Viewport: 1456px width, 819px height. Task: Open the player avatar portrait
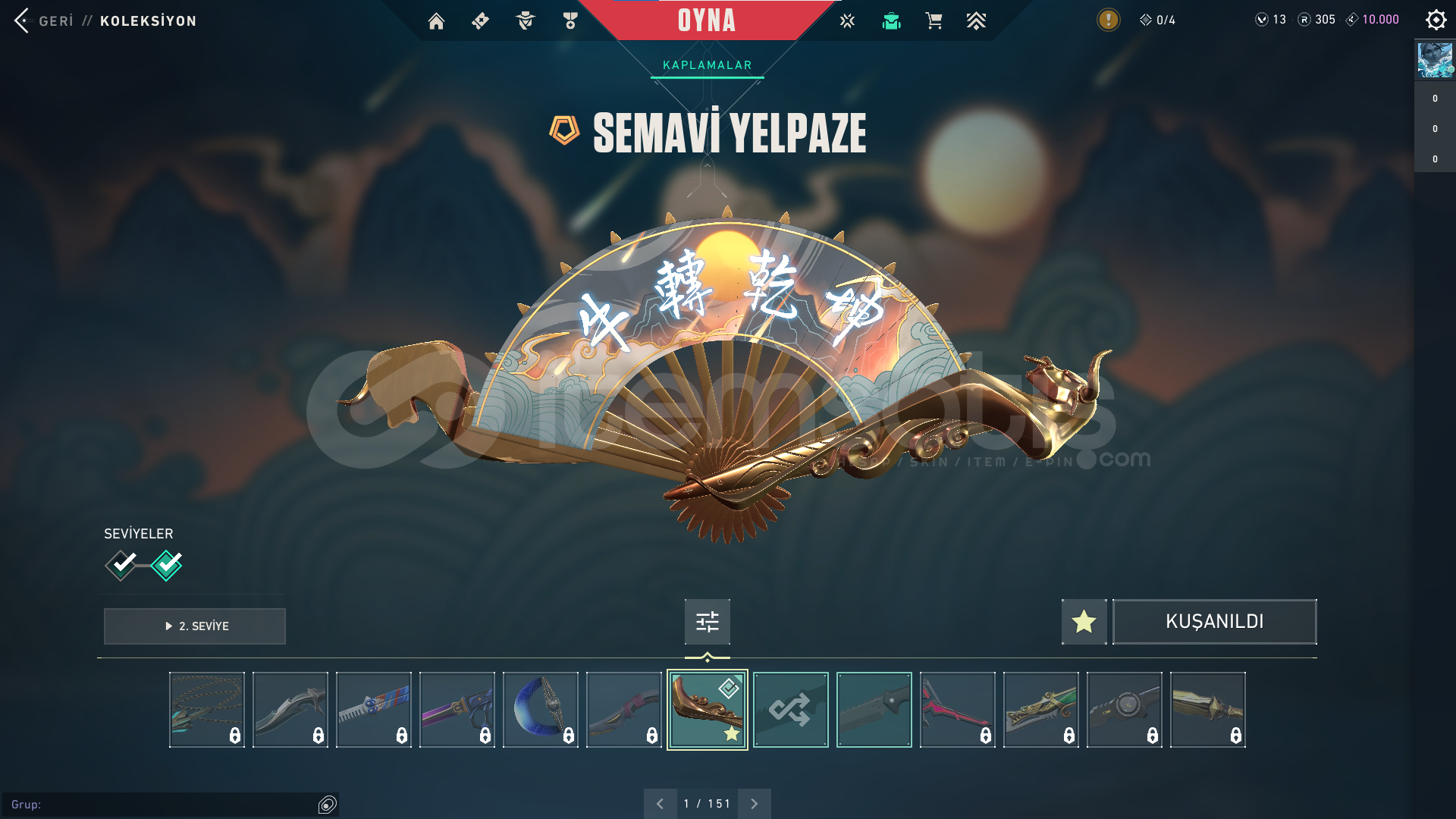(x=1435, y=60)
